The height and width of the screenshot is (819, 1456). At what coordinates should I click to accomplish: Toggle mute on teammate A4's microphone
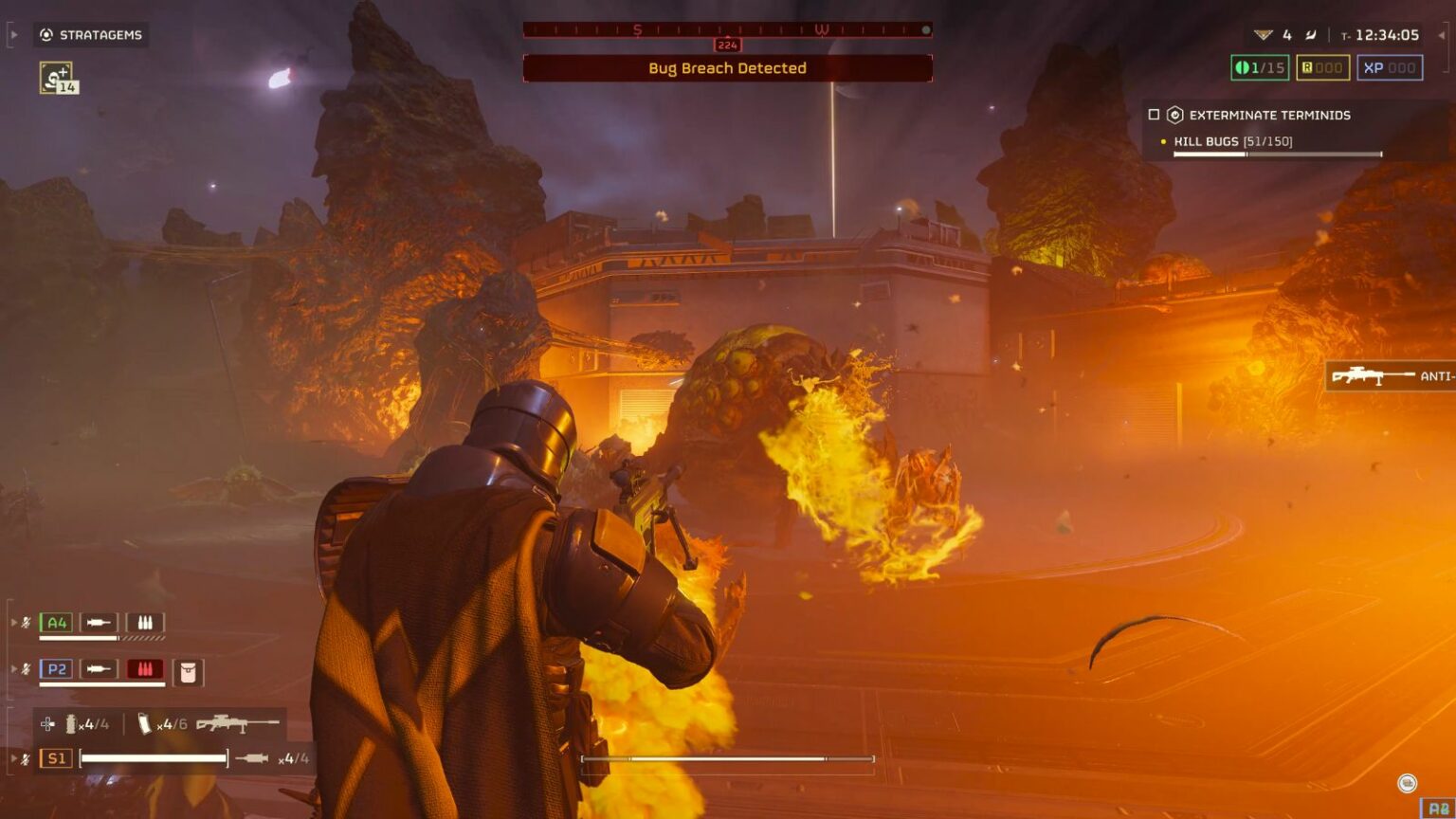pos(26,622)
